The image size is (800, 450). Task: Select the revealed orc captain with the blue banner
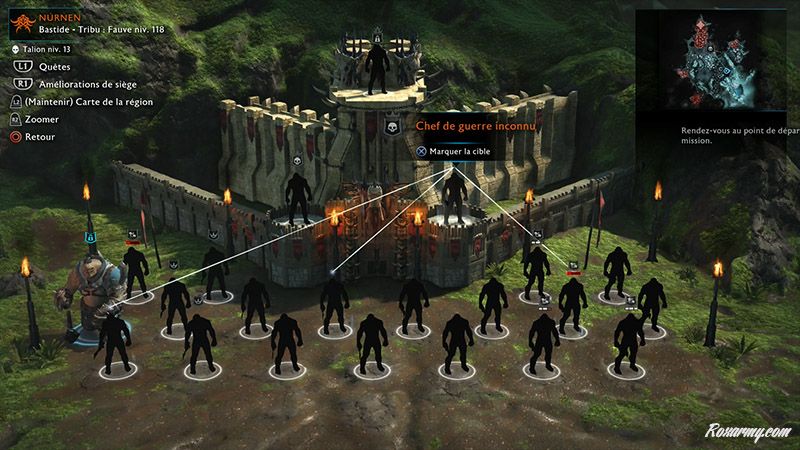[88, 287]
